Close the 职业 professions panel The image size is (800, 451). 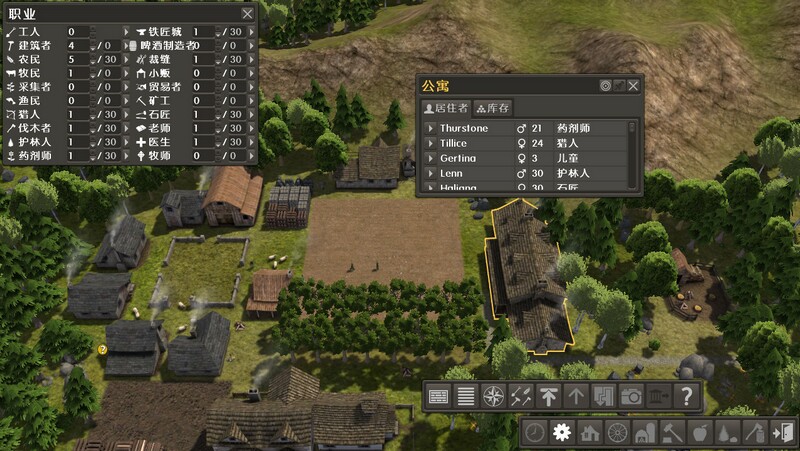[247, 14]
